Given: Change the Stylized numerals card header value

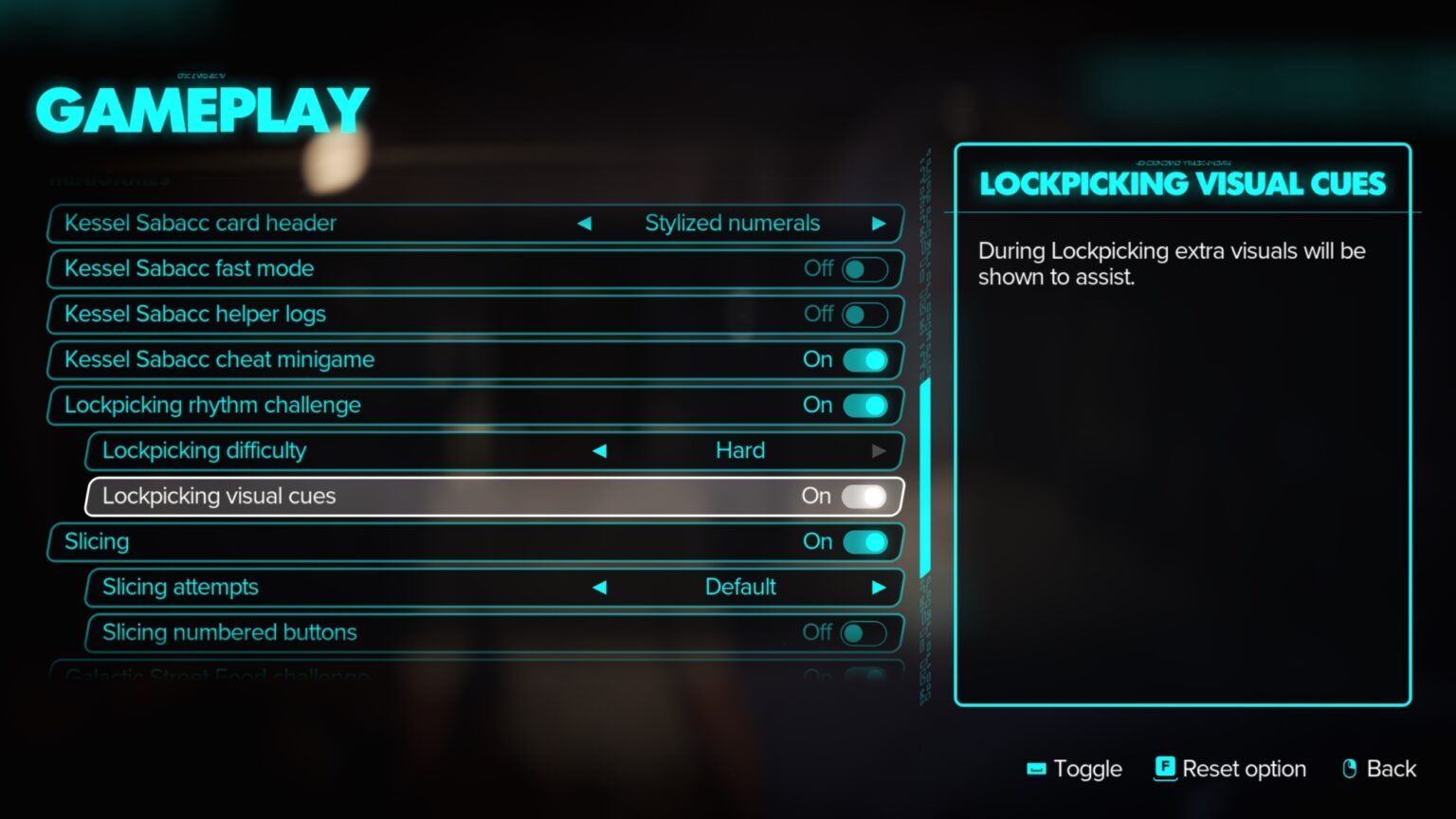Looking at the screenshot, I should click(x=732, y=224).
